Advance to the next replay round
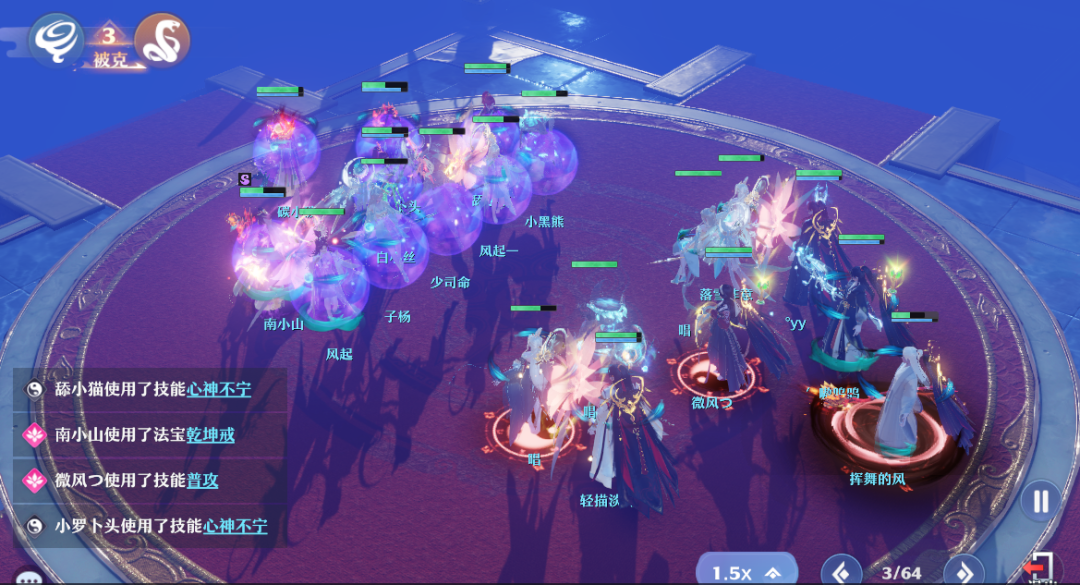Screen dimensions: 1080x585 click(x=964, y=572)
